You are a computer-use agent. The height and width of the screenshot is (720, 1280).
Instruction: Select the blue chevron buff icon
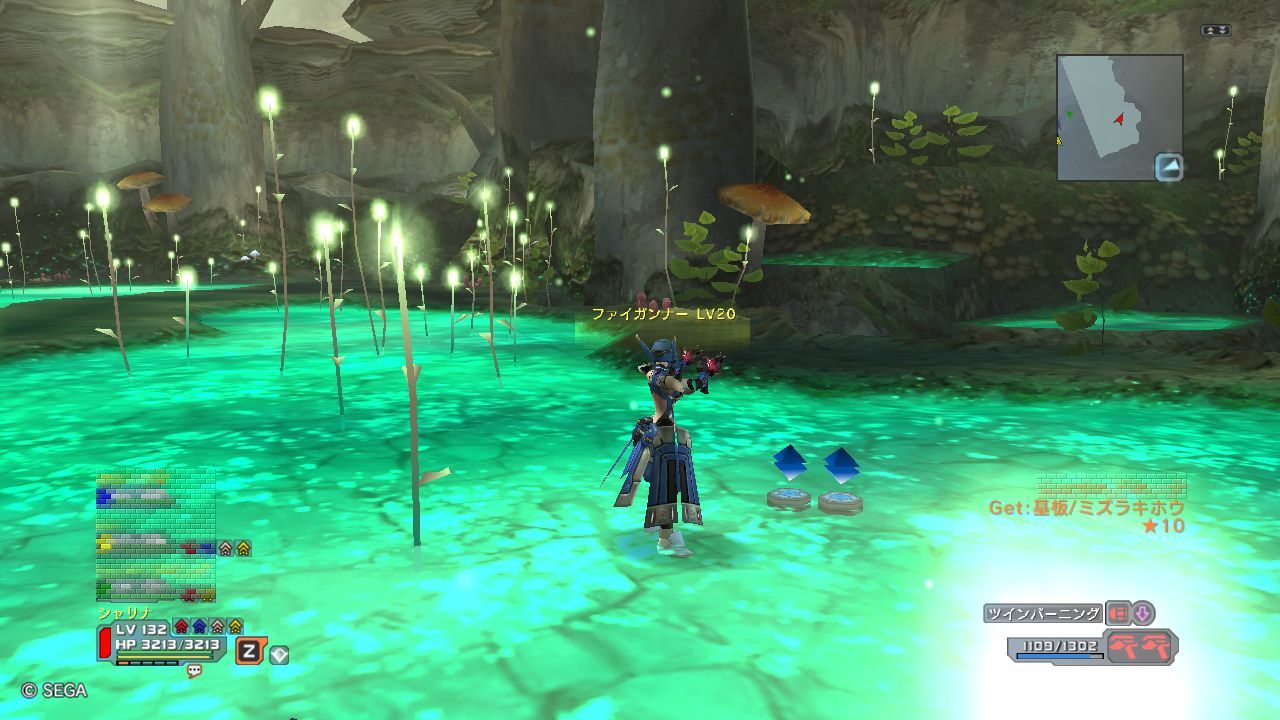coord(199,627)
